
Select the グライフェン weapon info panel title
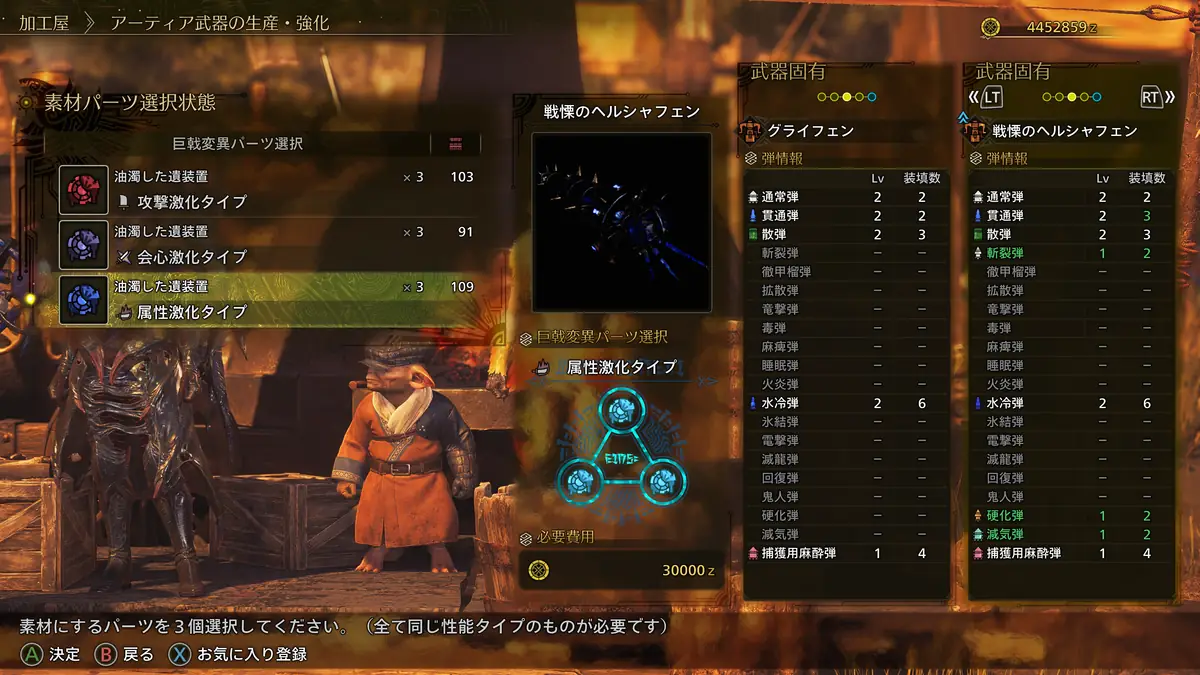tap(810, 131)
